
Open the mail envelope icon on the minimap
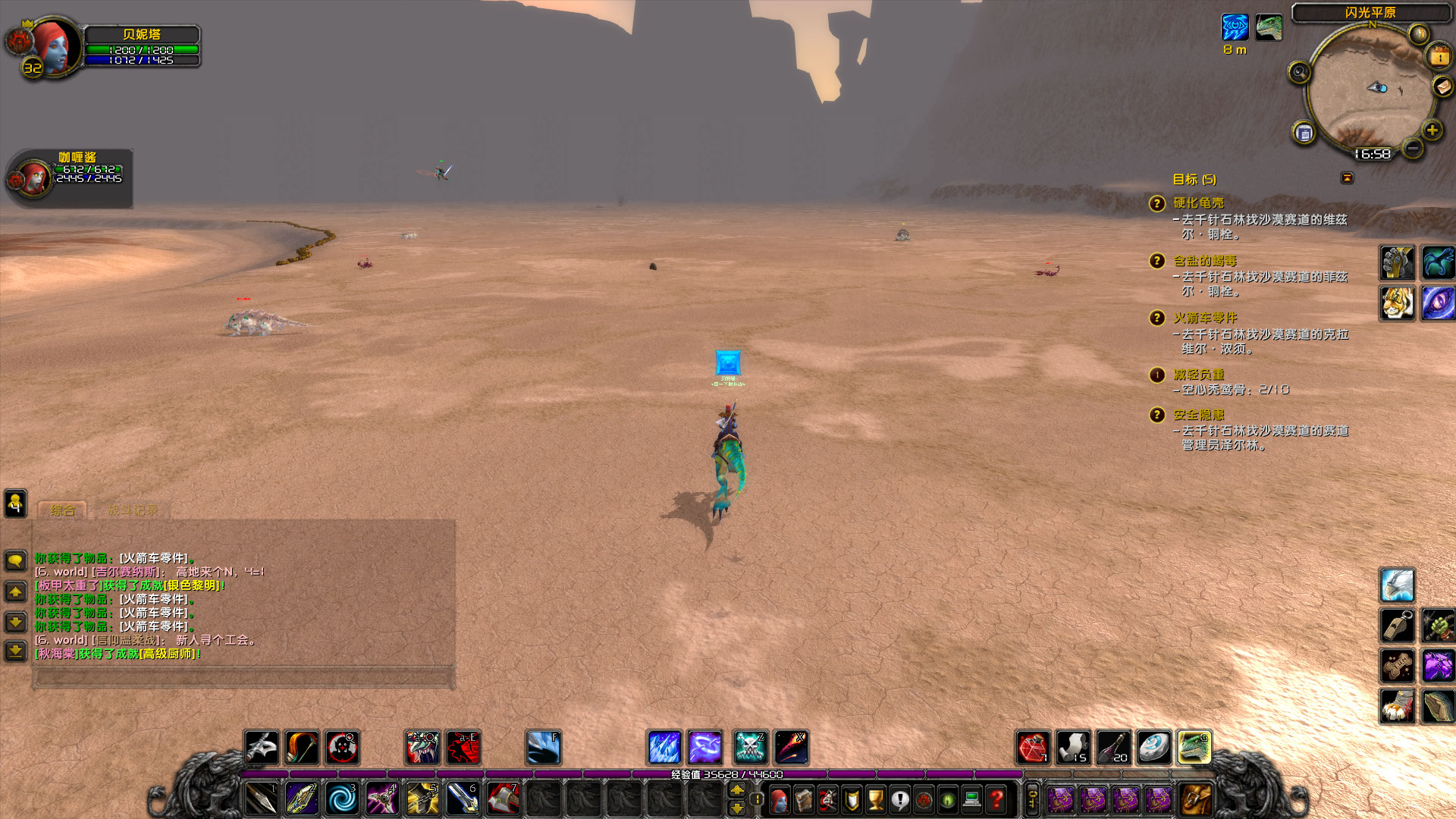(1443, 86)
